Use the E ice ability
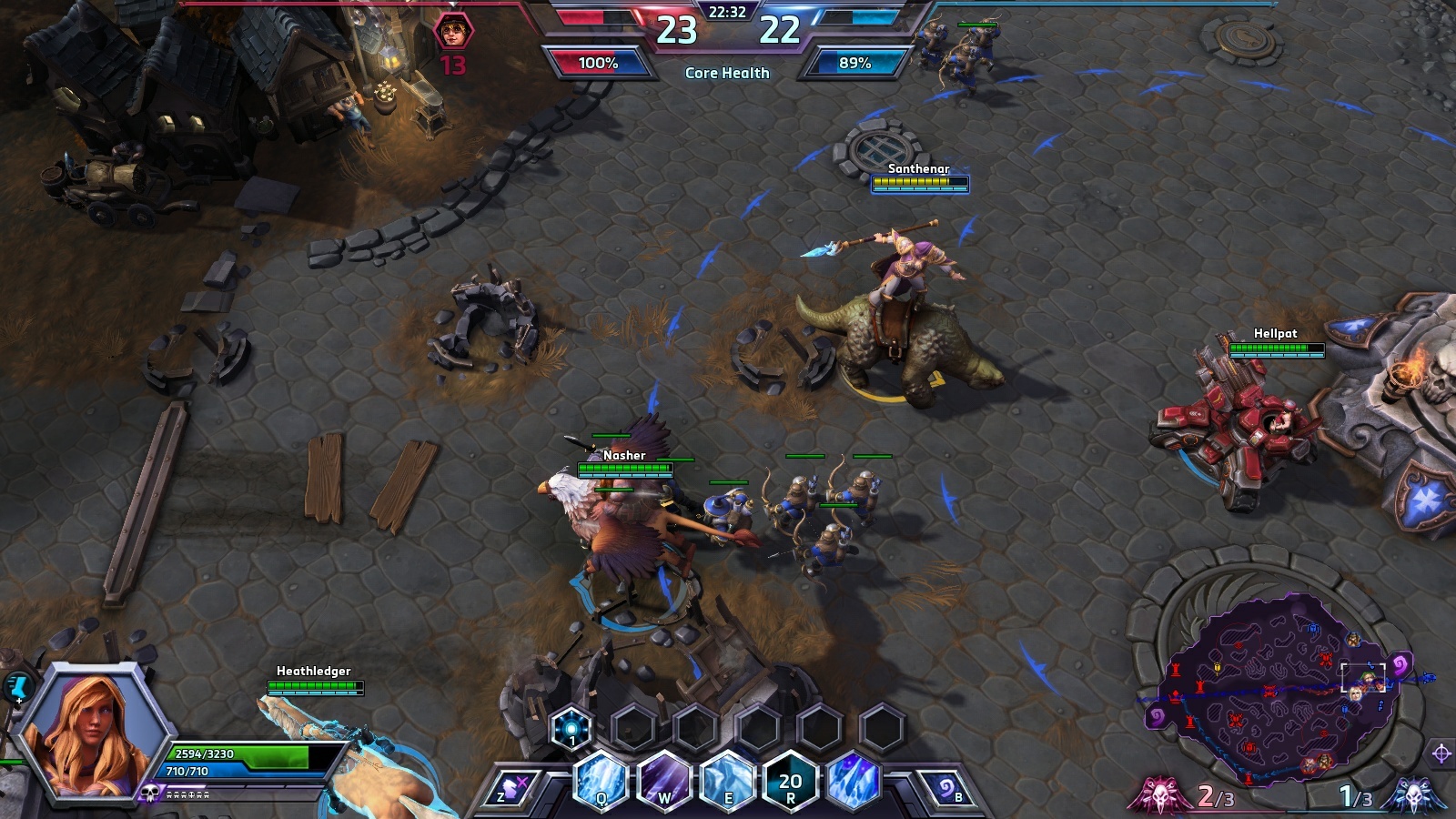 pyautogui.click(x=728, y=781)
